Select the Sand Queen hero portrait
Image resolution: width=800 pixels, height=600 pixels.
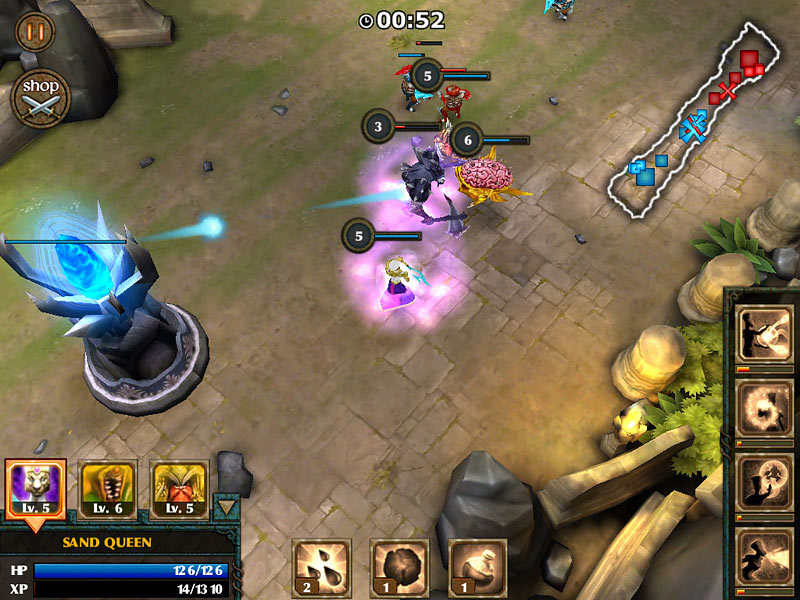coord(36,489)
